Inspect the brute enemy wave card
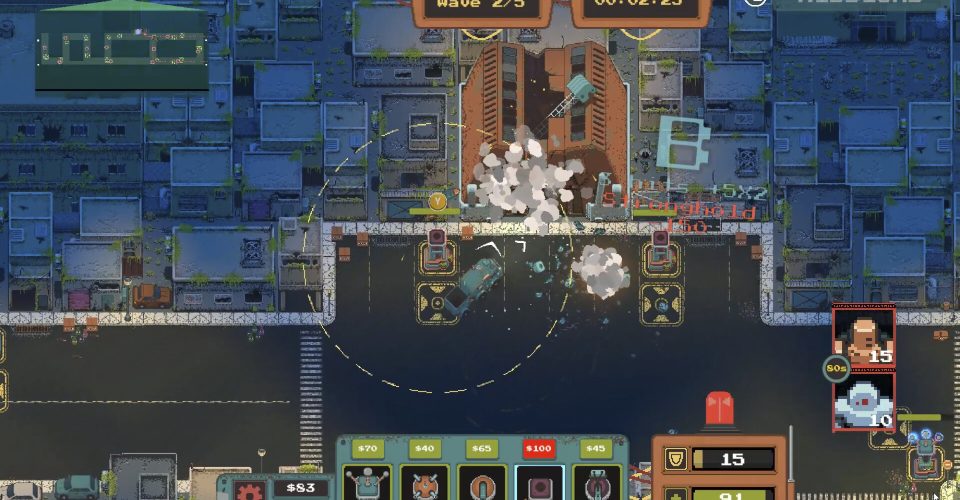This screenshot has height=500, width=960. tap(864, 337)
